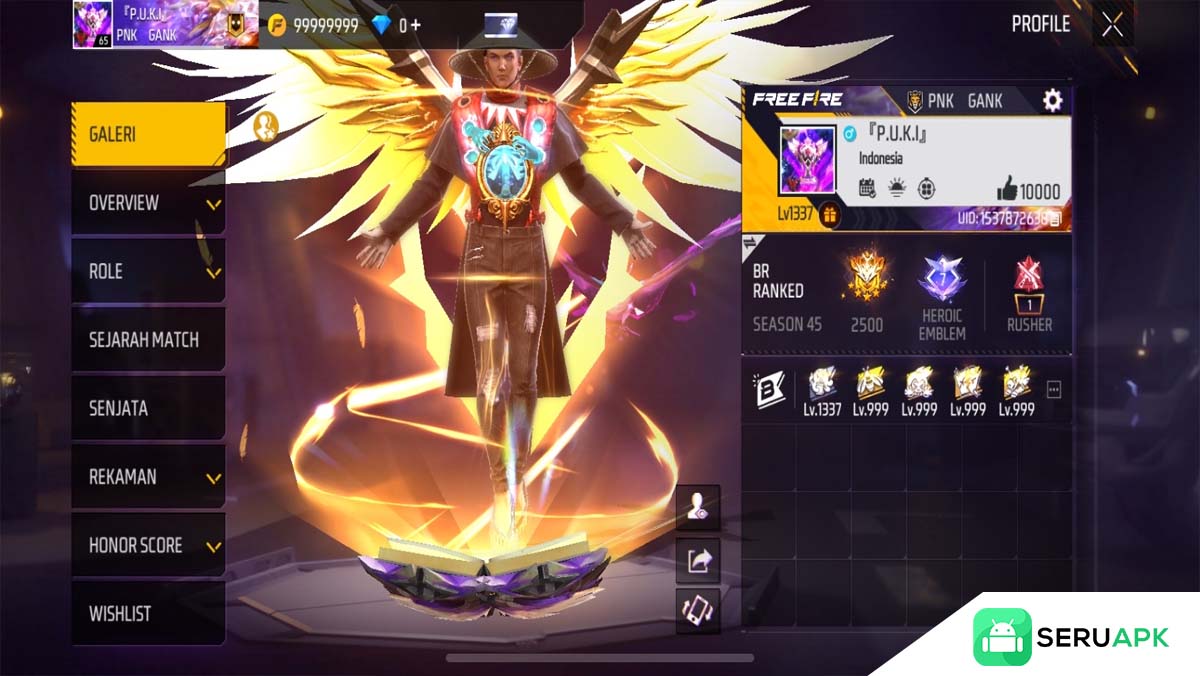Copy the player UID
The width and height of the screenshot is (1200, 676).
(1055, 218)
